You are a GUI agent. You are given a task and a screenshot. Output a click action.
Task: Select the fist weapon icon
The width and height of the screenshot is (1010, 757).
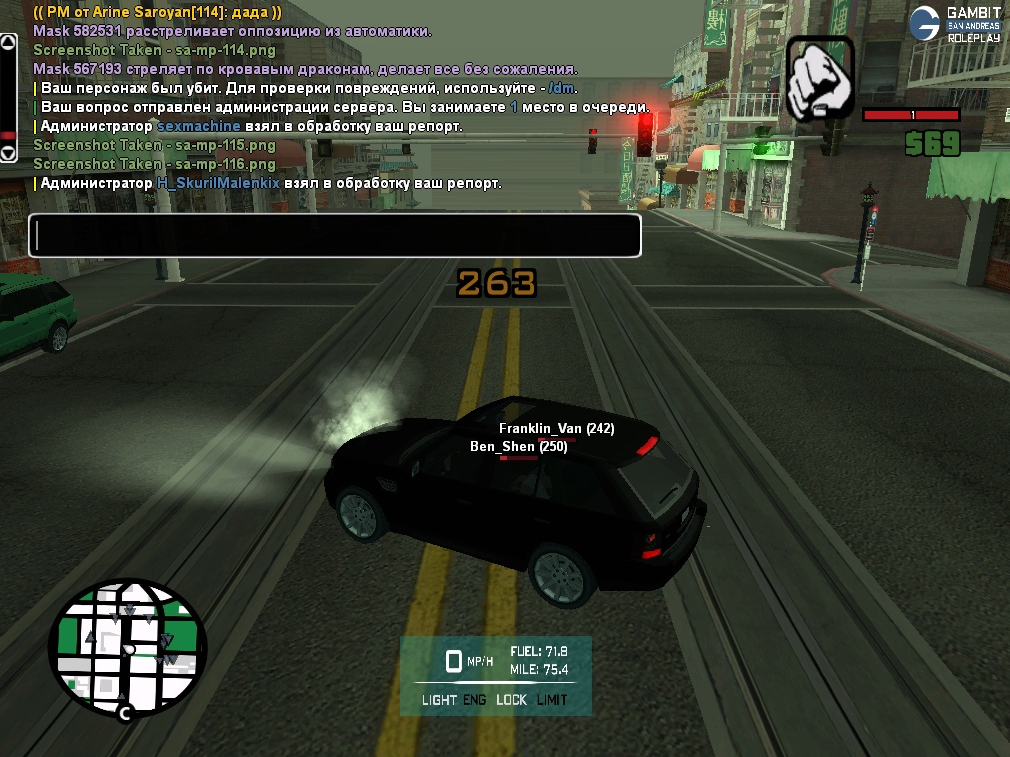click(820, 78)
